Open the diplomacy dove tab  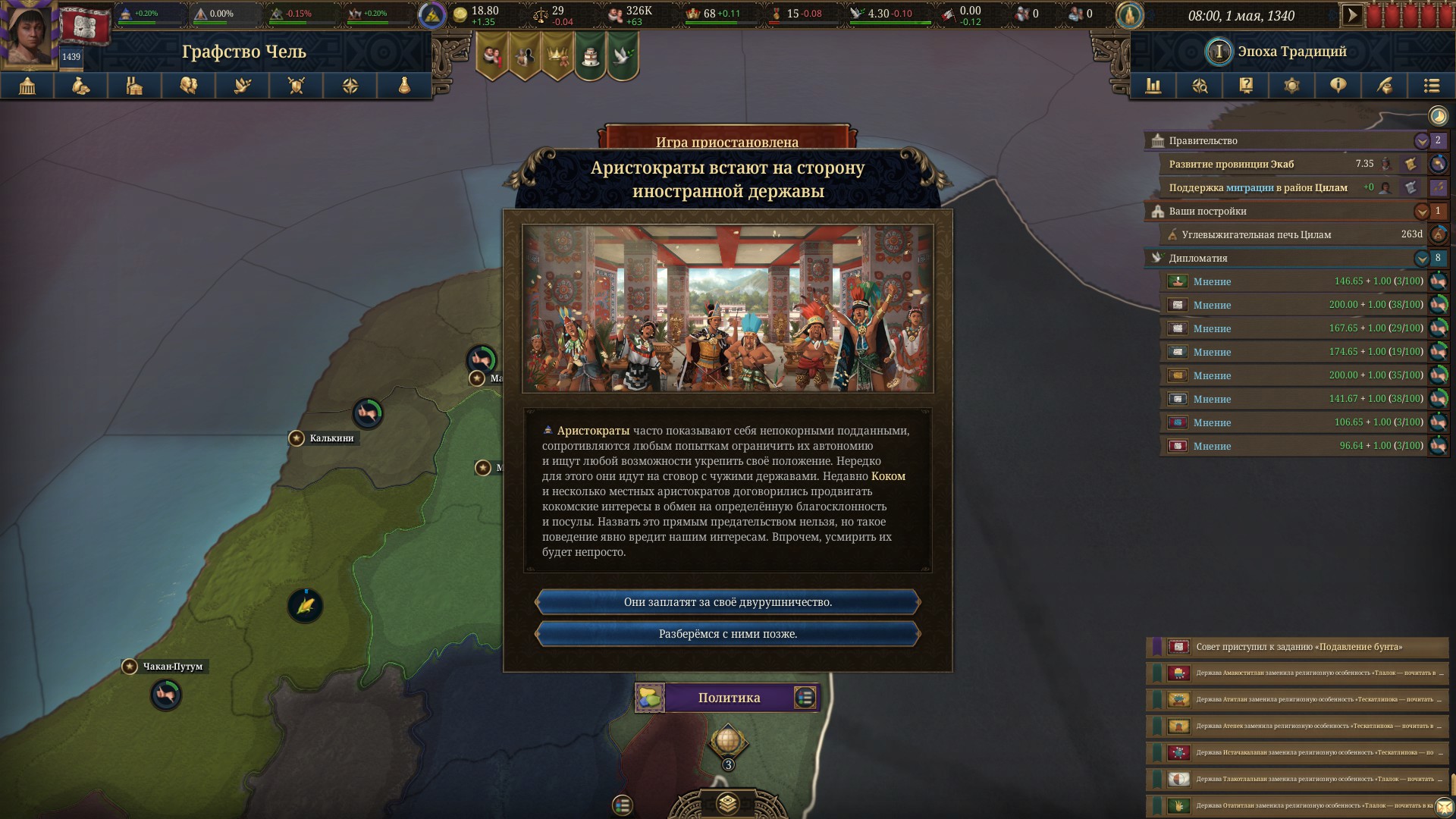[x=243, y=86]
